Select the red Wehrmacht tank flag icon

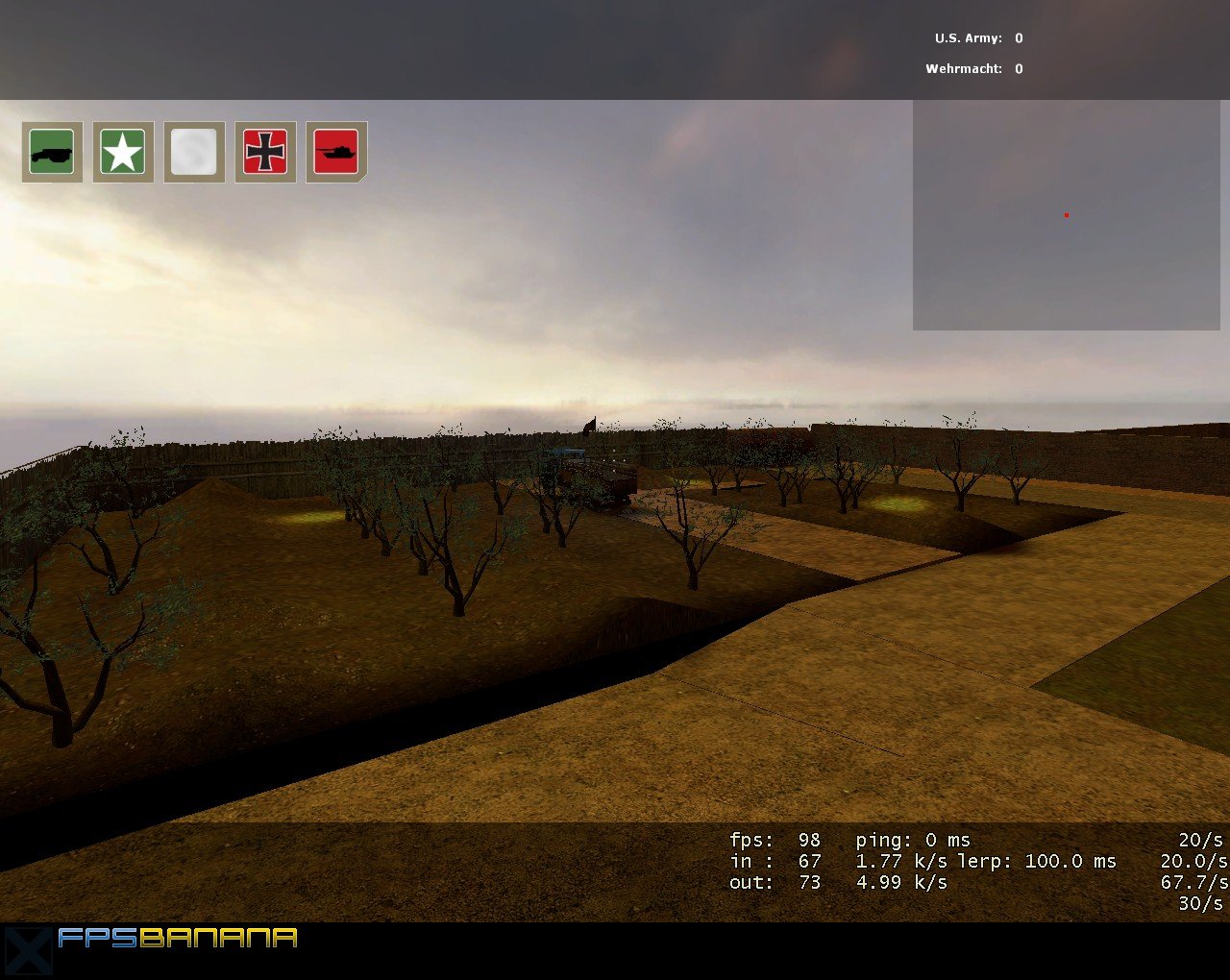334,151
